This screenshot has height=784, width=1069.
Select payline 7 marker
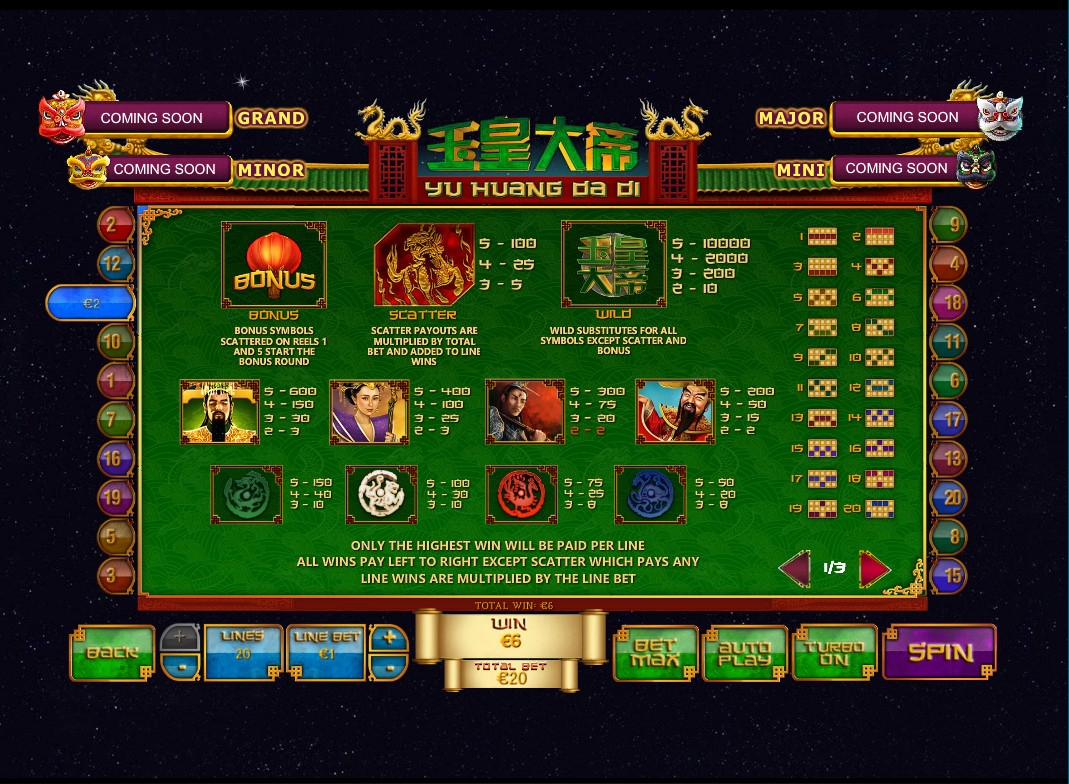[115, 419]
